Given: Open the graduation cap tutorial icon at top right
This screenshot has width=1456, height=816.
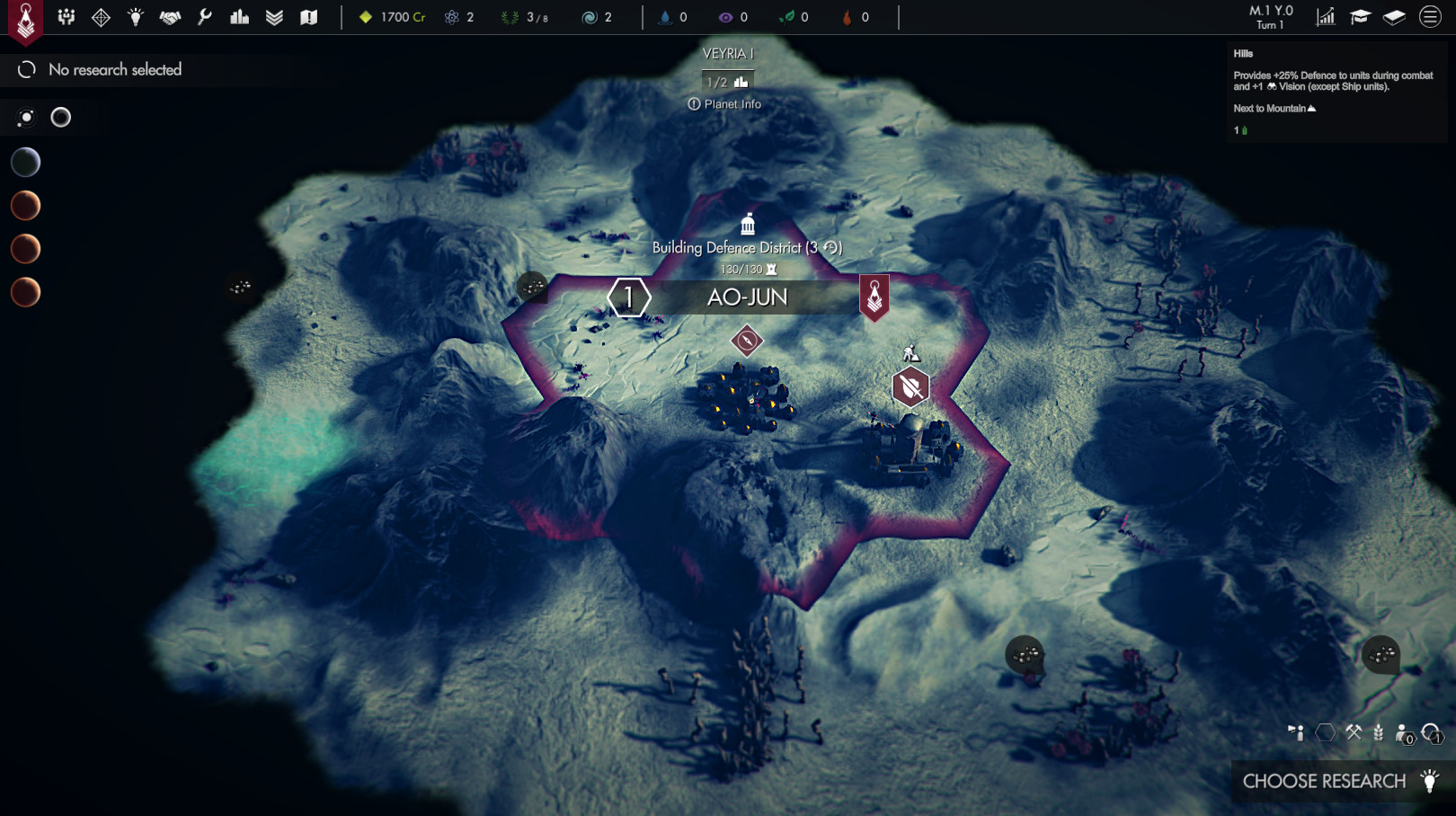Looking at the screenshot, I should (x=1361, y=16).
